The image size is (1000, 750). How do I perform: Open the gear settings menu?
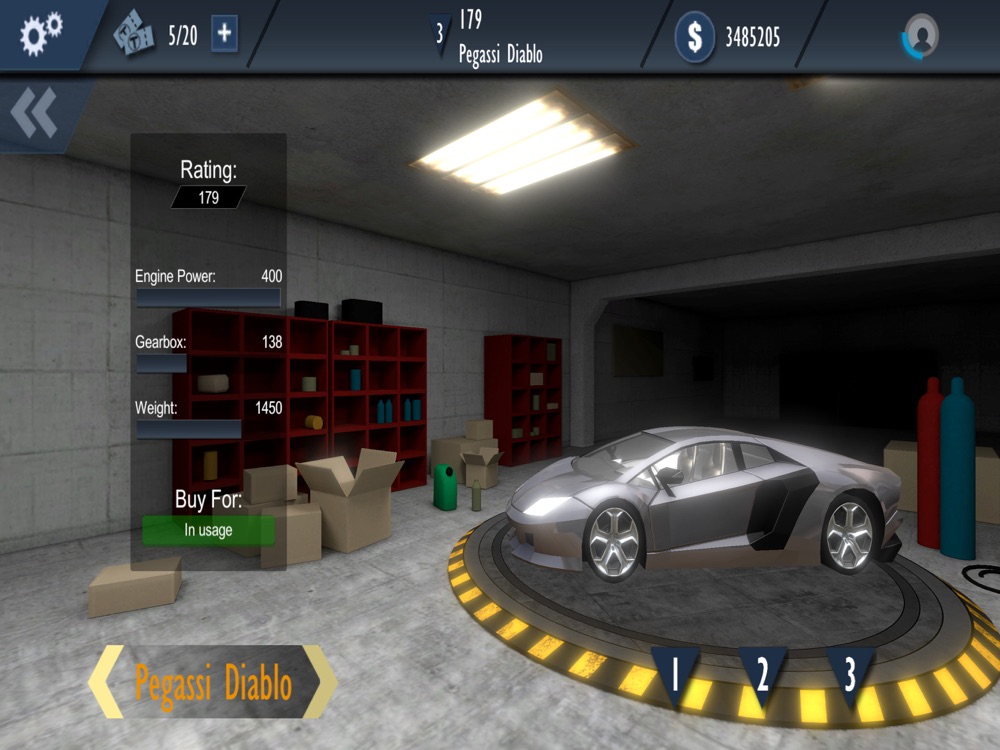pyautogui.click(x=41, y=33)
